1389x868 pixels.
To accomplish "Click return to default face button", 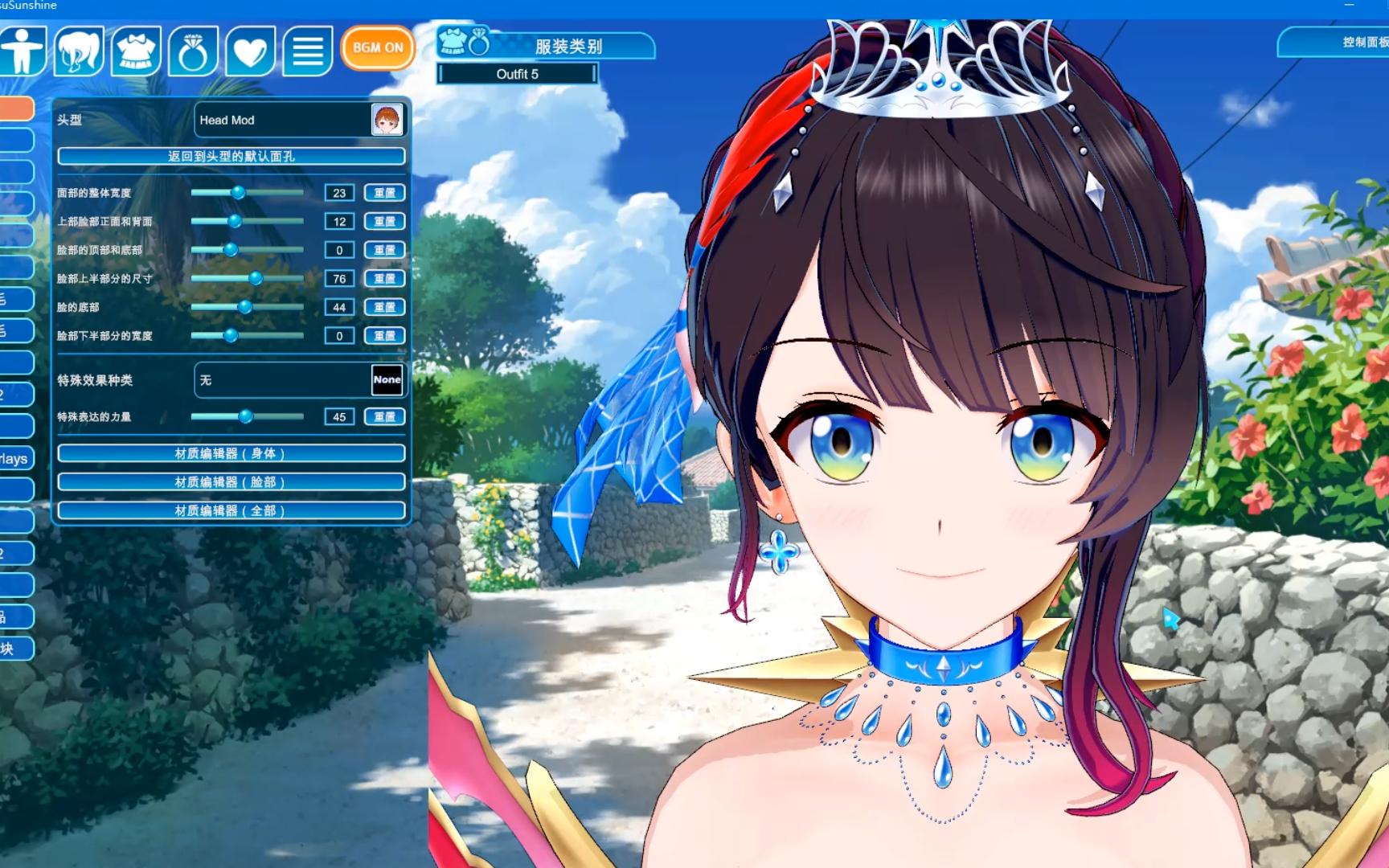I will point(231,156).
